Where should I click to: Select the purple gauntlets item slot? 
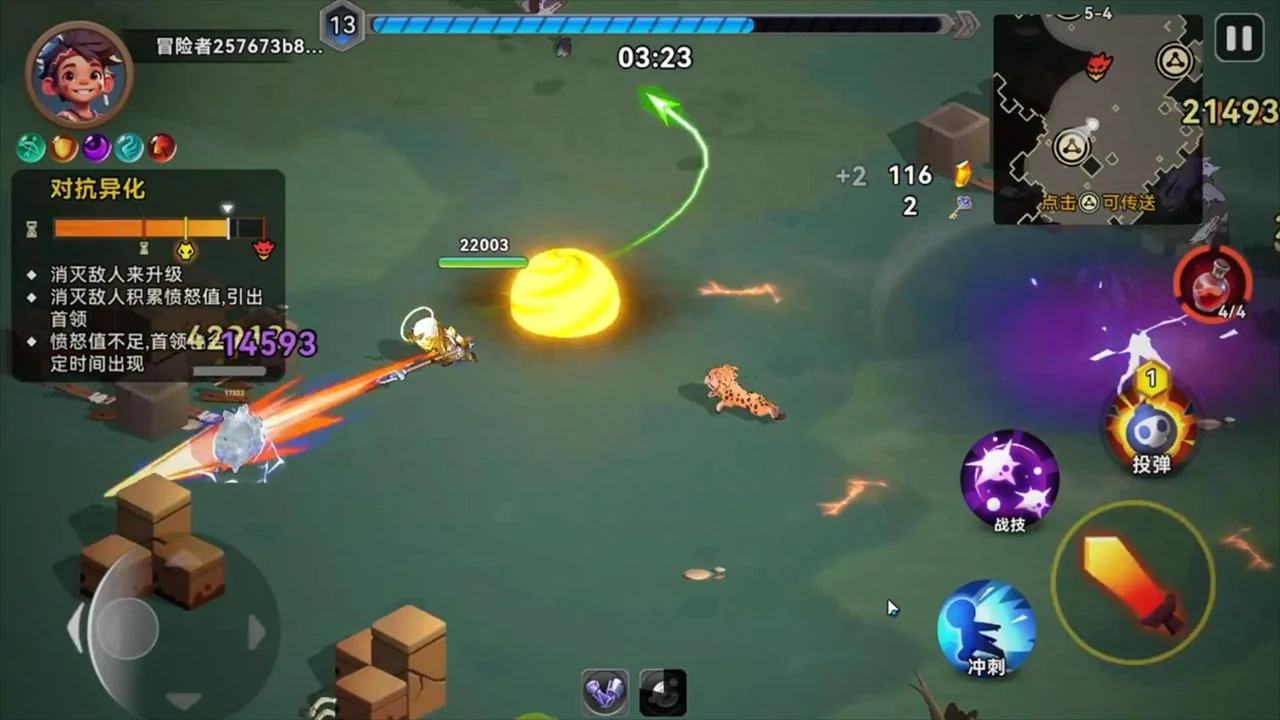pos(605,692)
